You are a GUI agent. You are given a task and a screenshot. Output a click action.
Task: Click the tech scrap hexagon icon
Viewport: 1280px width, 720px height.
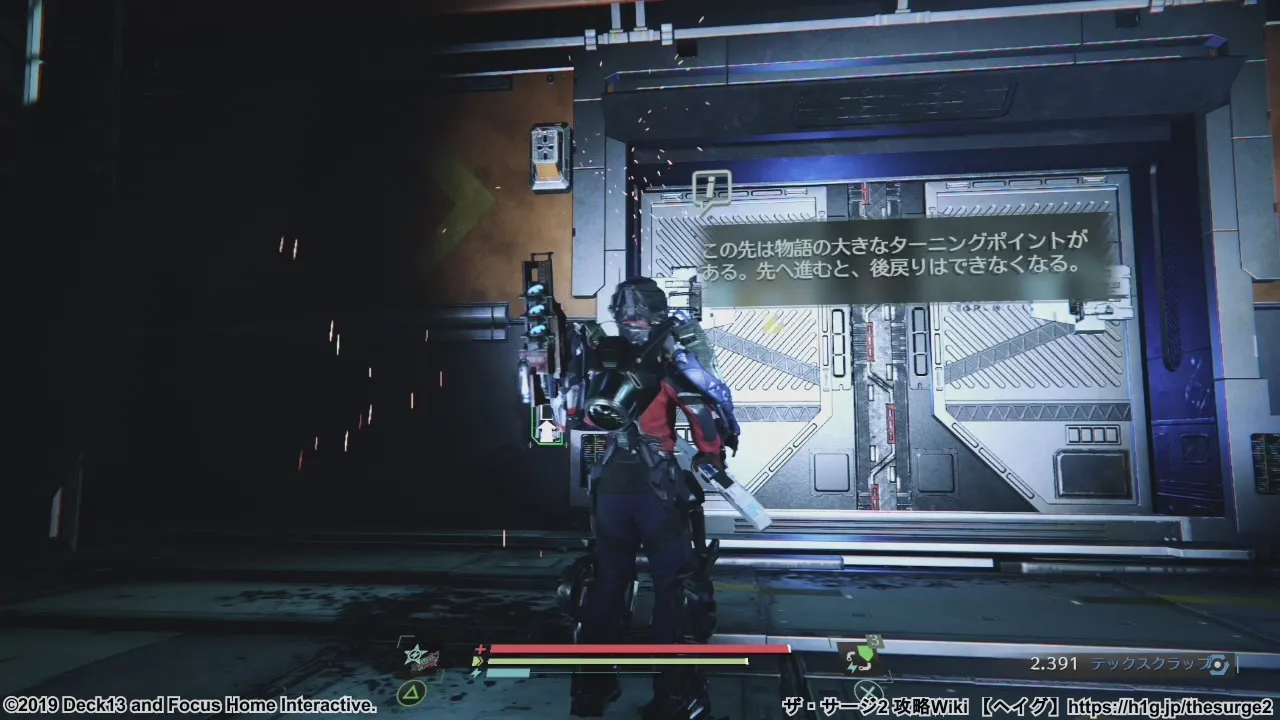(x=1216, y=664)
